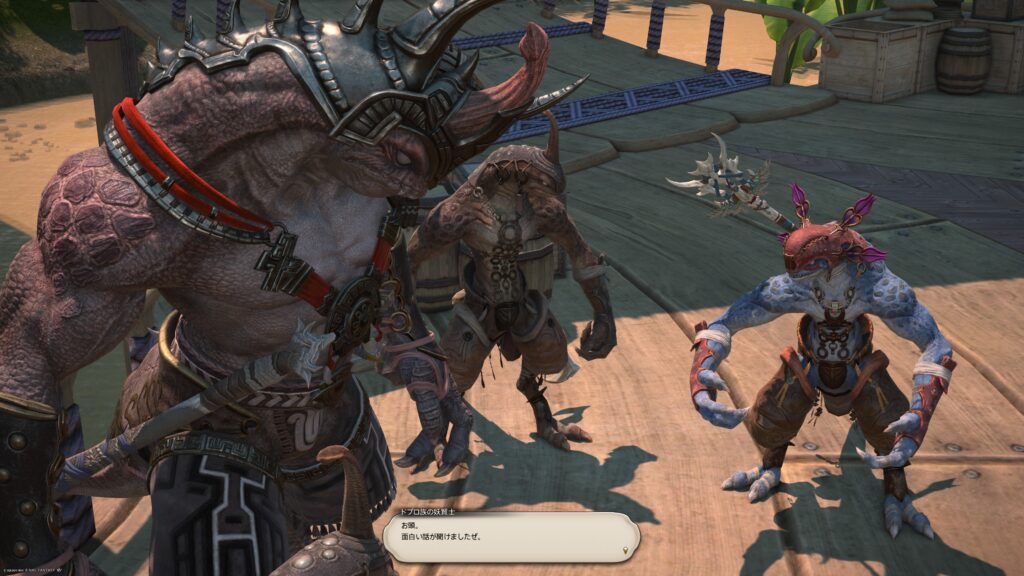
Task: Click the dialogue box to advance the conversation
Action: coord(510,537)
